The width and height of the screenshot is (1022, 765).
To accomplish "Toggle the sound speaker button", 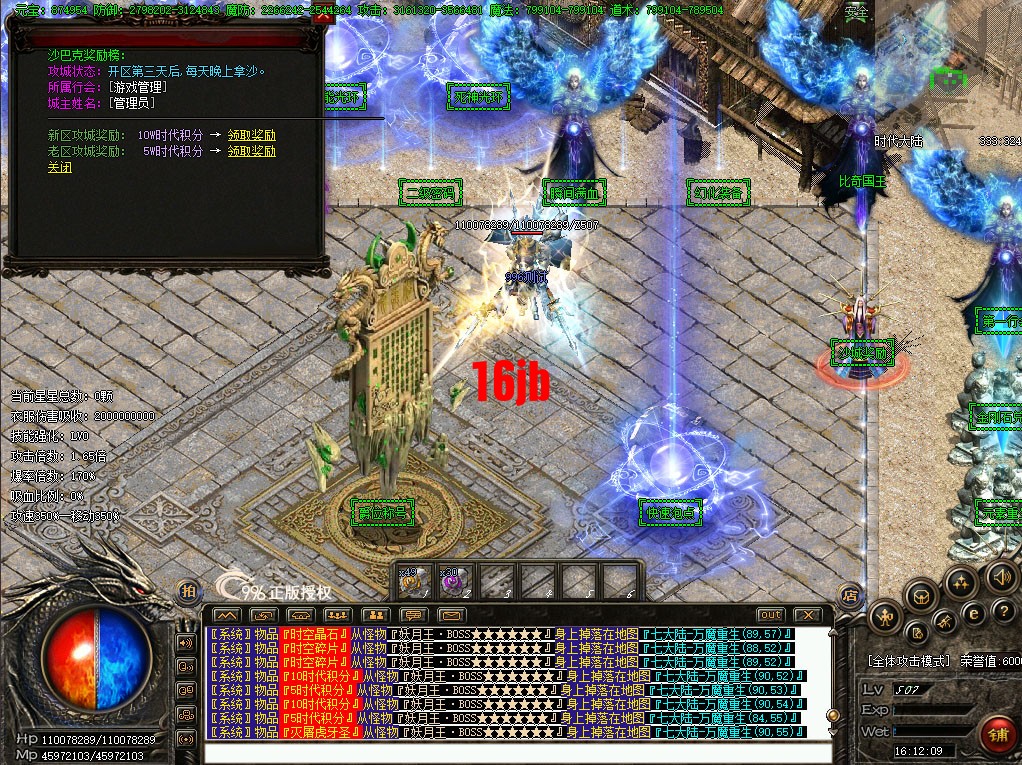I will pyautogui.click(x=1000, y=576).
